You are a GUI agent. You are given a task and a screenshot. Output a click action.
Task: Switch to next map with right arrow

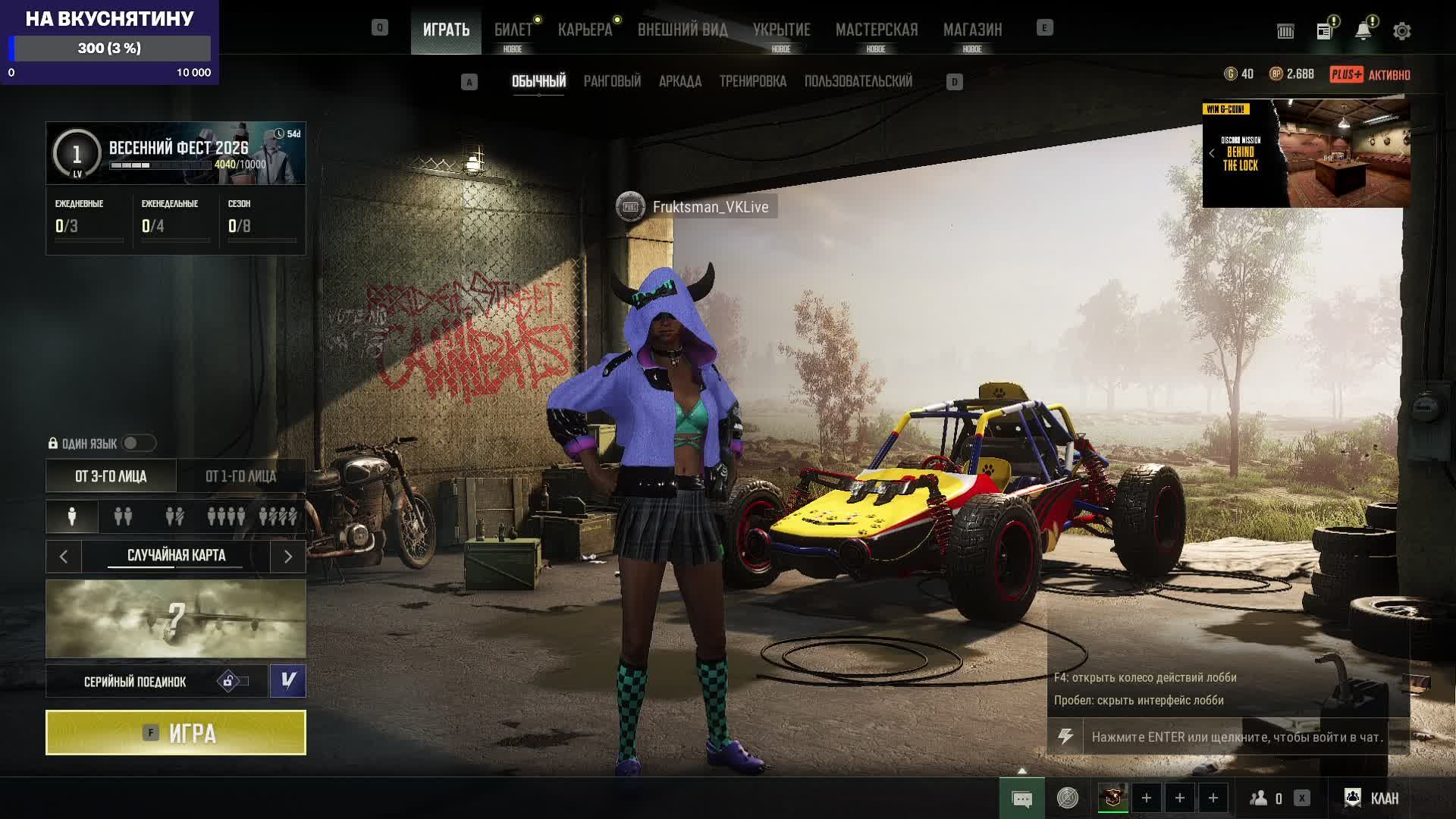[288, 557]
